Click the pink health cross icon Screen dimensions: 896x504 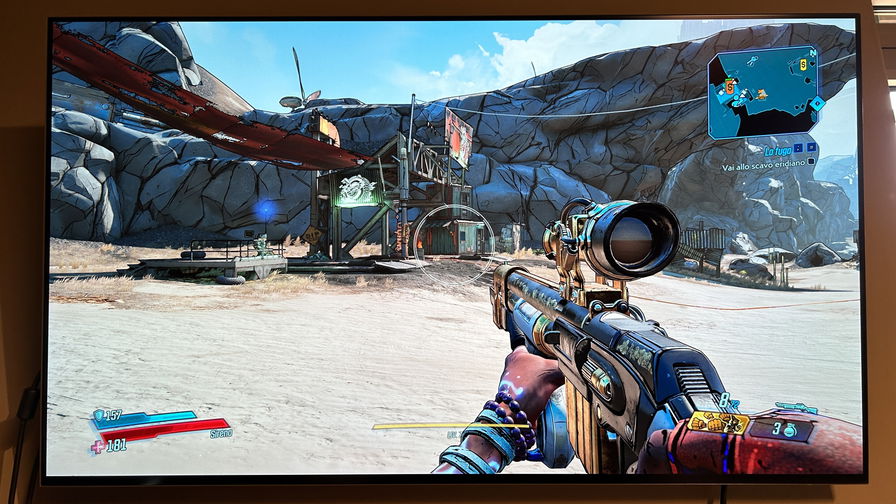pyautogui.click(x=97, y=446)
